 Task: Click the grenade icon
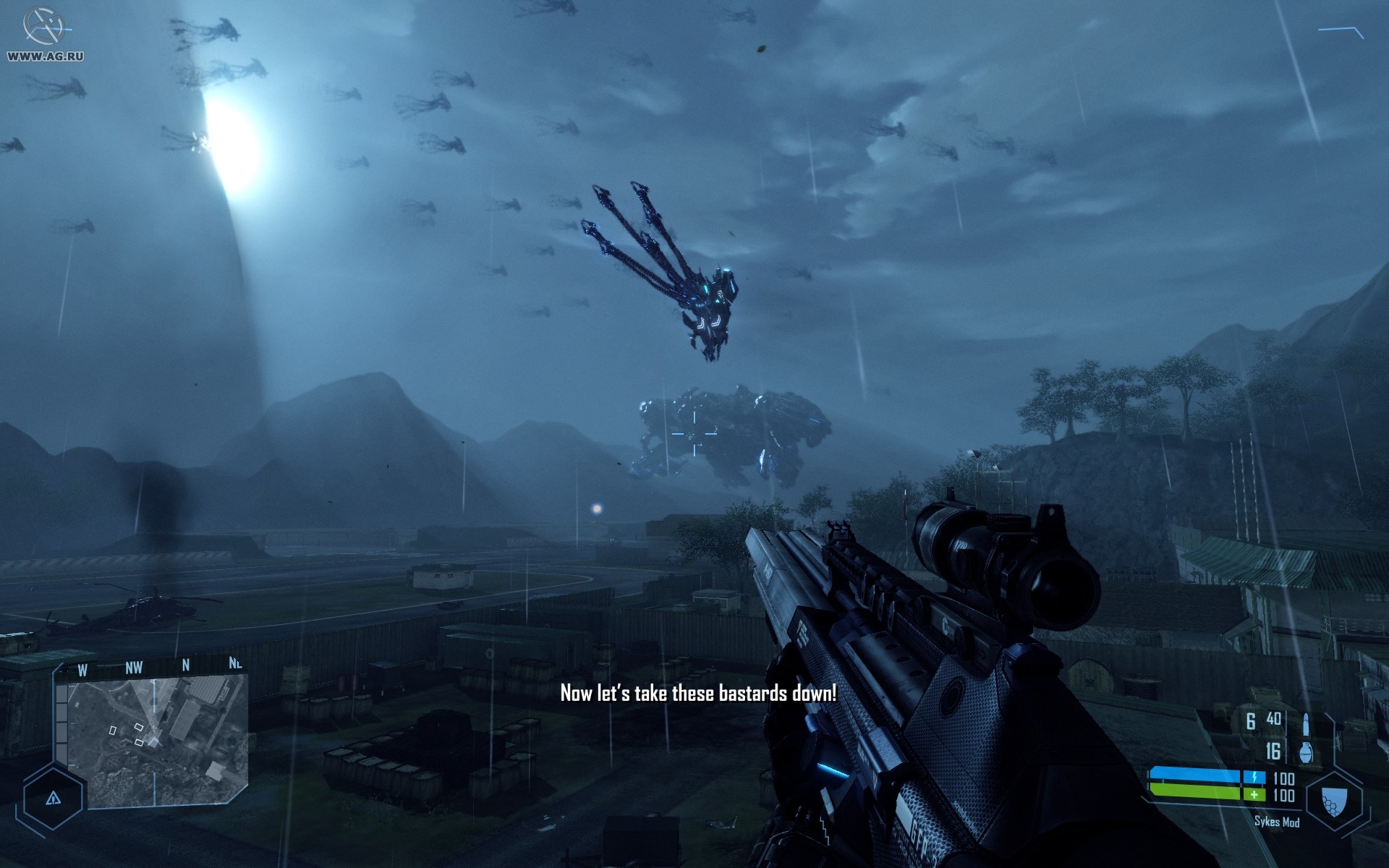pyautogui.click(x=1305, y=752)
